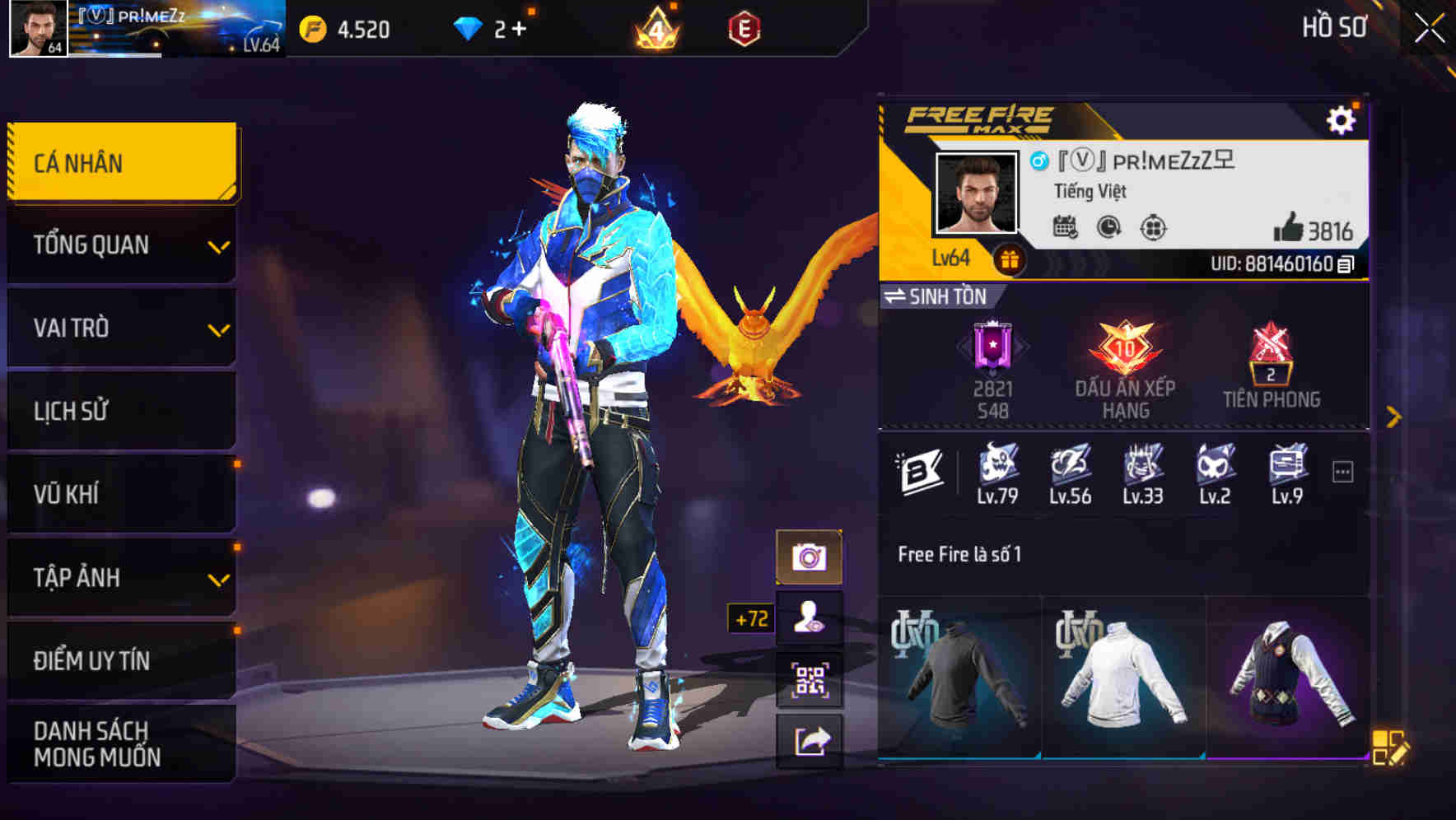Image resolution: width=1456 pixels, height=820 pixels.
Task: Click the gold coin balance icon
Action: tap(313, 27)
